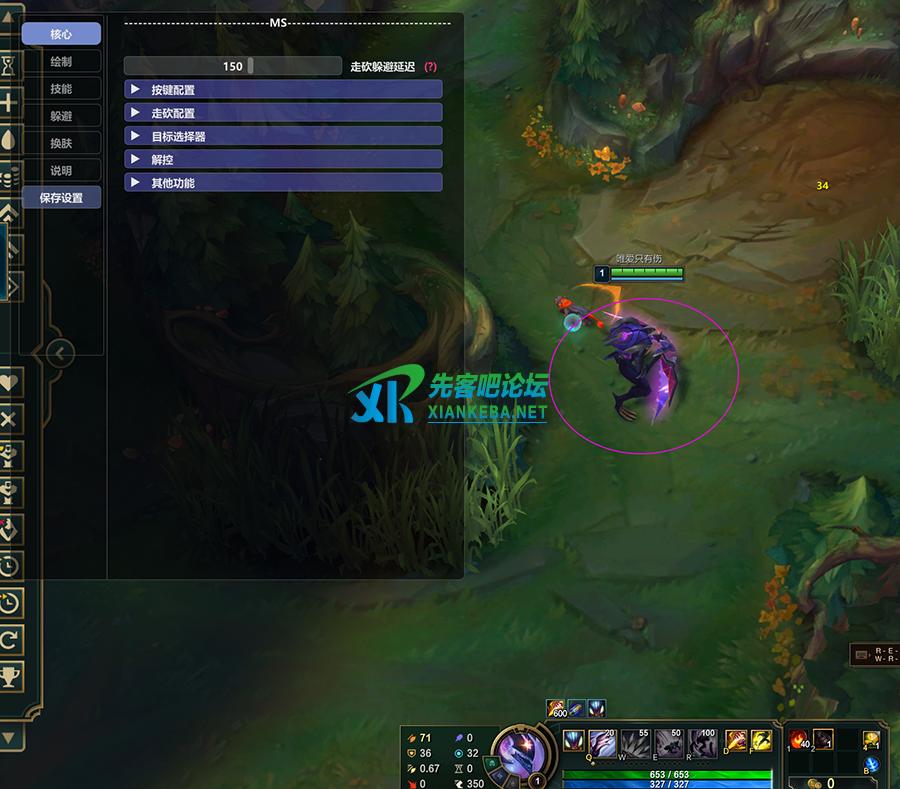Viewport: 900px width, 789px height.
Task: Show the 说明 tab
Action: click(61, 170)
